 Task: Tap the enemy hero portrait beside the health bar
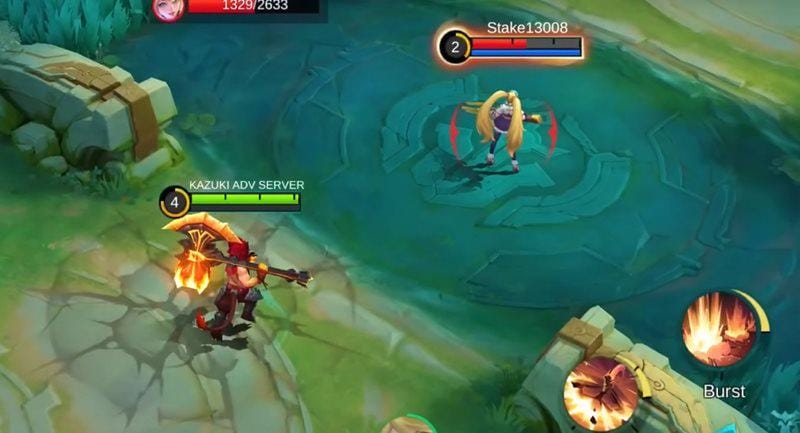[165, 8]
